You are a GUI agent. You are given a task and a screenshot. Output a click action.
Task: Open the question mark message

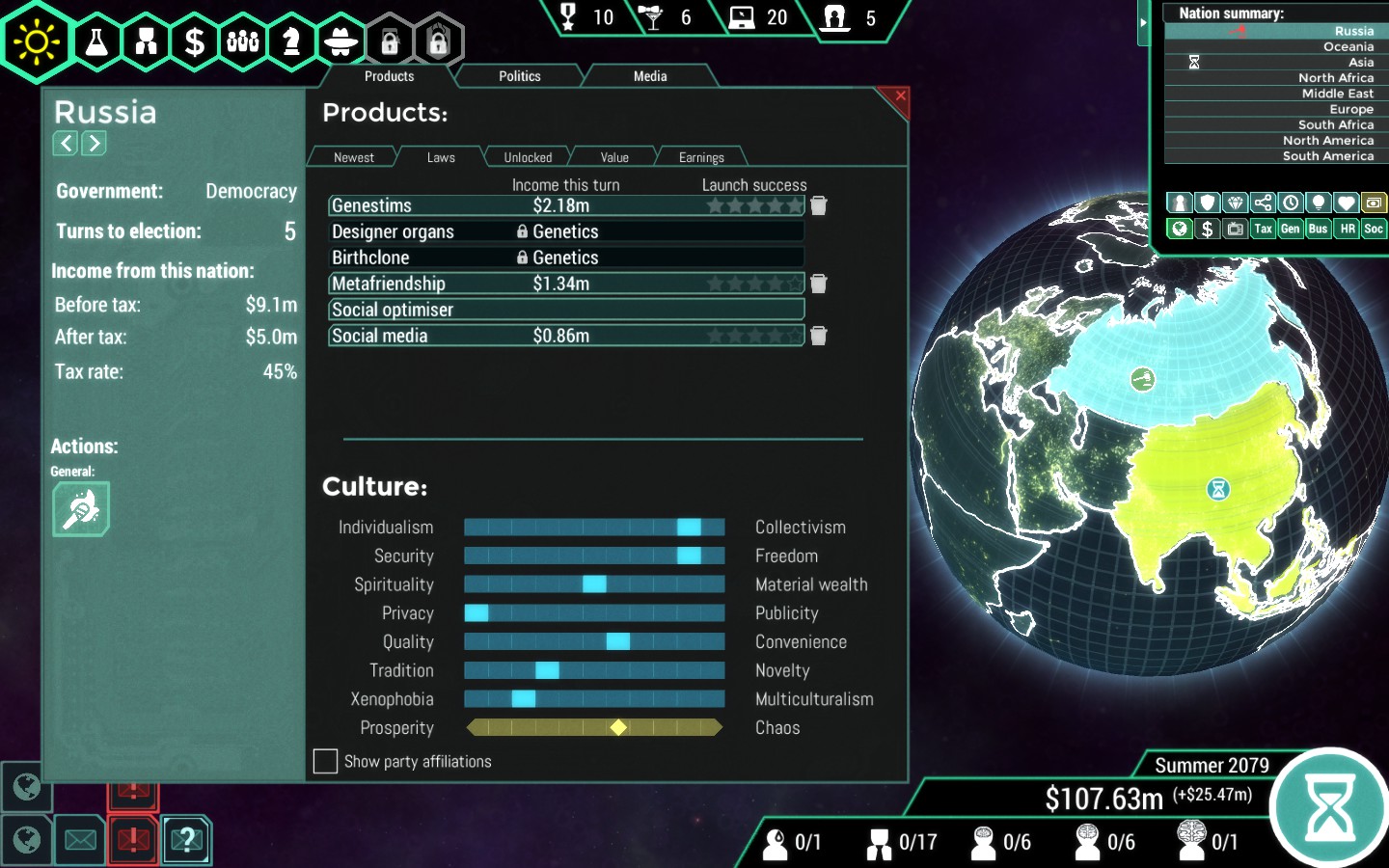[187, 840]
